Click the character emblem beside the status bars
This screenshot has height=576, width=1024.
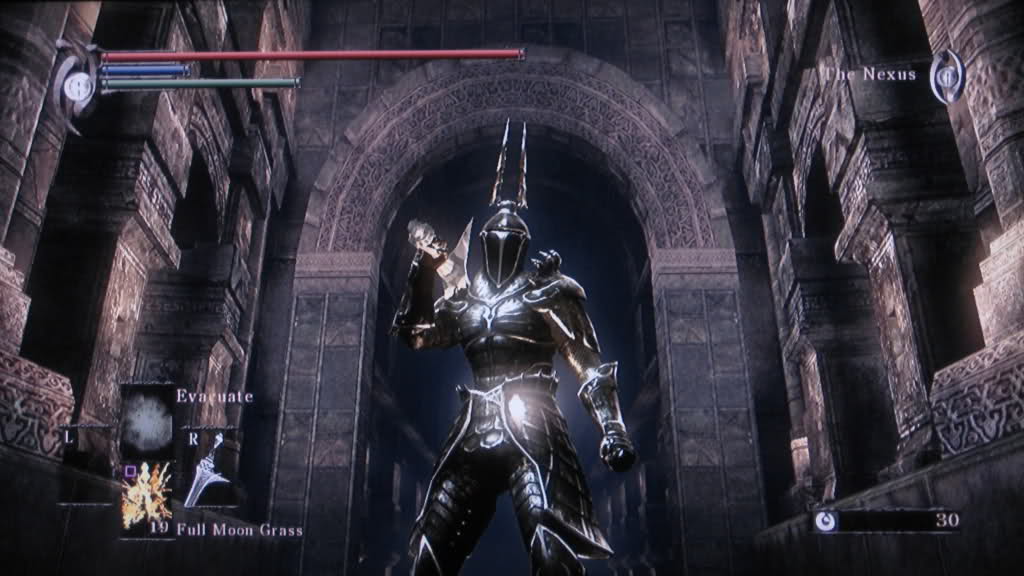pos(77,85)
